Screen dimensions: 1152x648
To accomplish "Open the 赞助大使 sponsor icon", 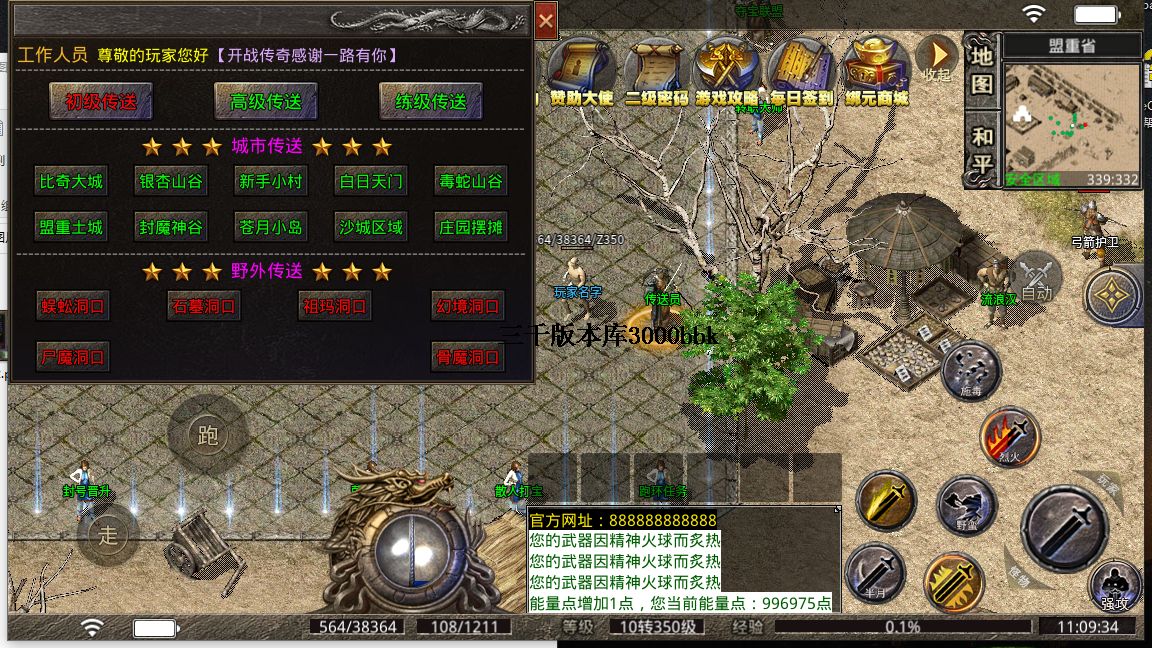I will 582,72.
